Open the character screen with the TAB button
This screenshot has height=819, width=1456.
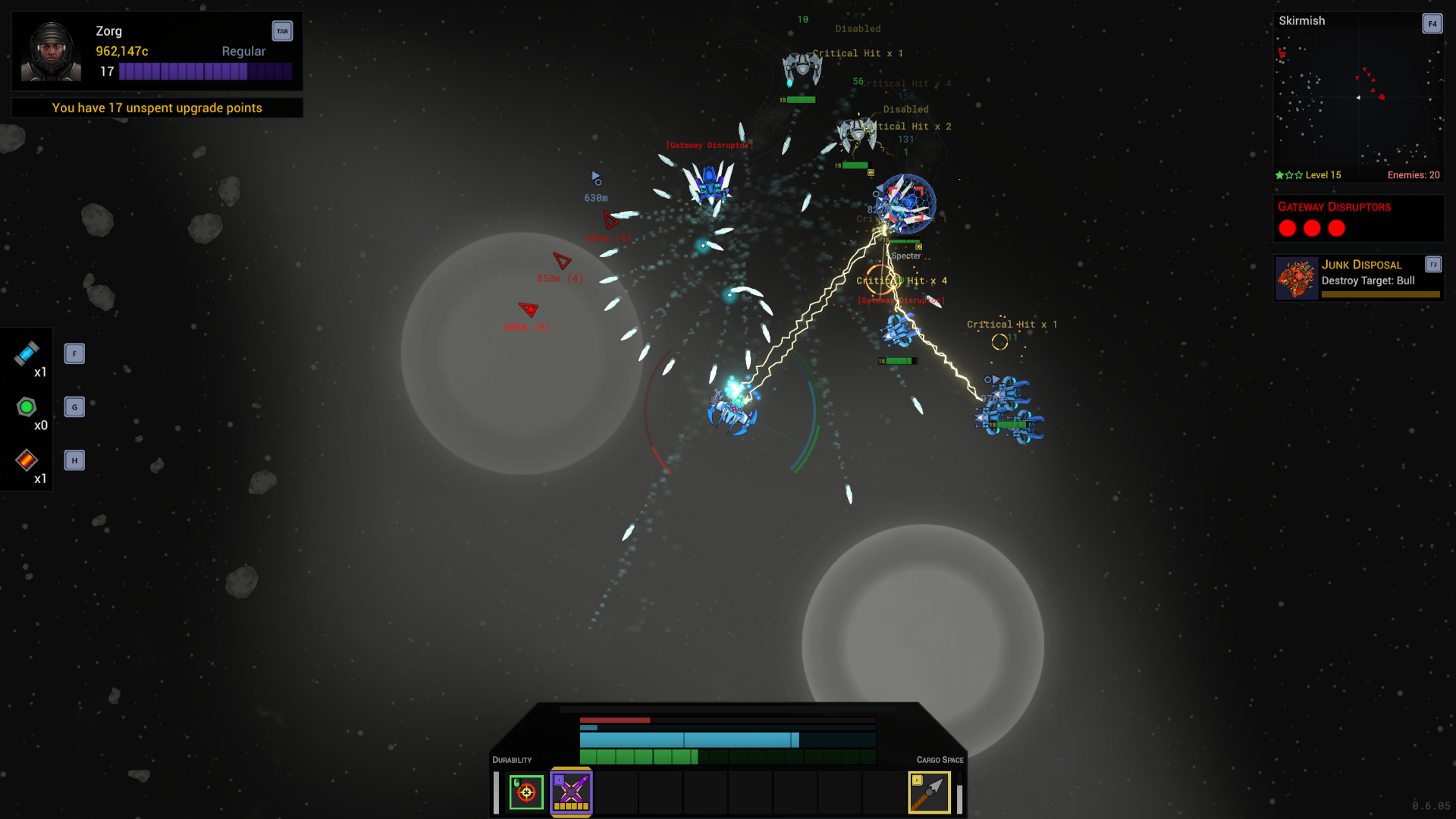[282, 31]
